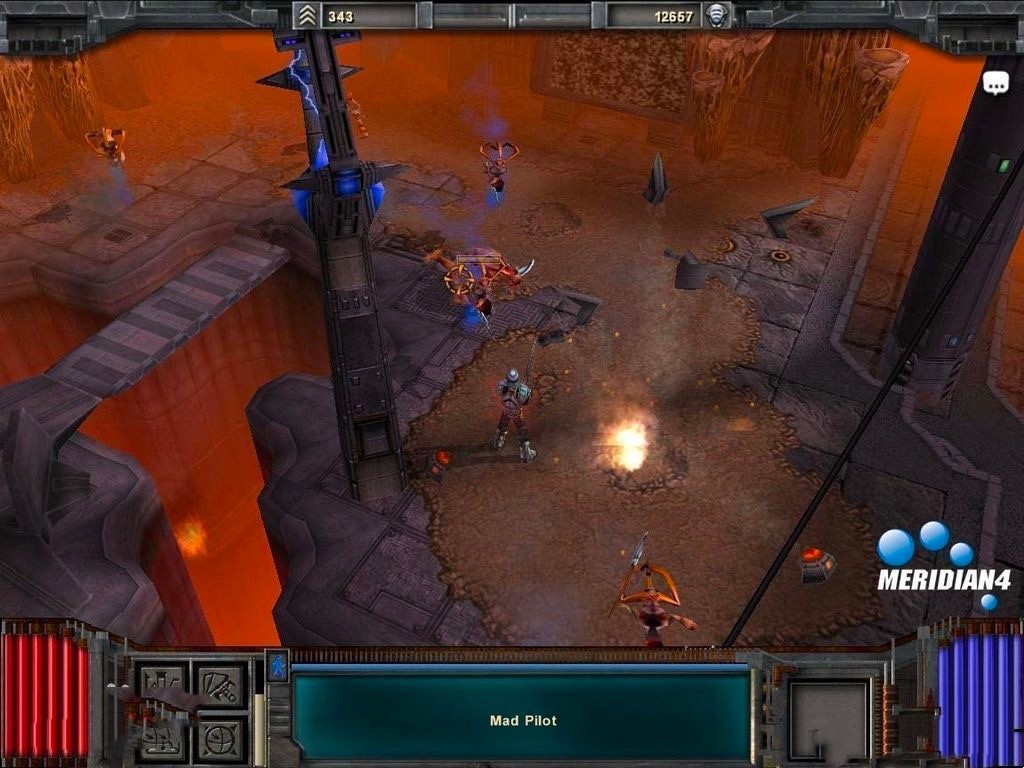Click the bar-chart panel button
The height and width of the screenshot is (768, 1024).
click(162, 683)
